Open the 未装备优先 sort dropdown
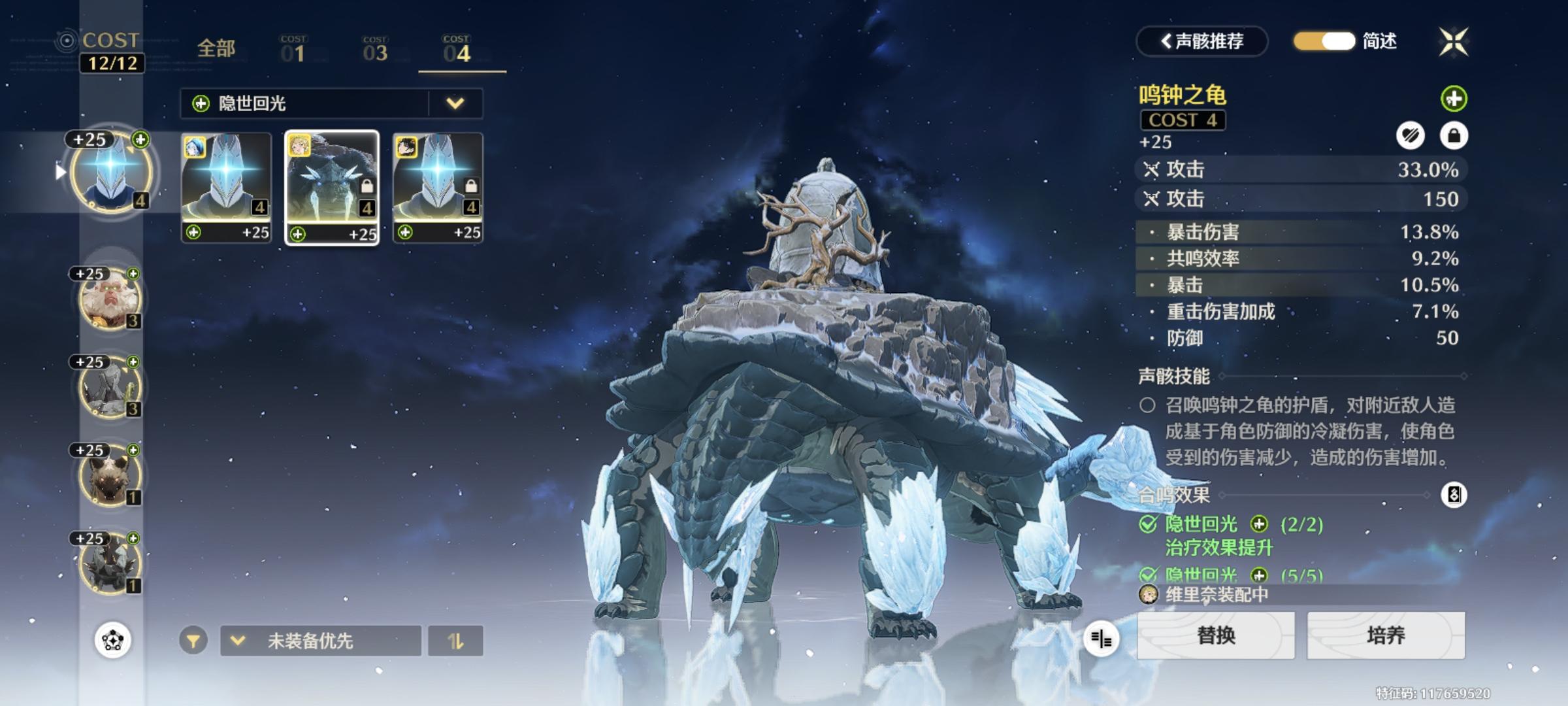 (x=320, y=641)
